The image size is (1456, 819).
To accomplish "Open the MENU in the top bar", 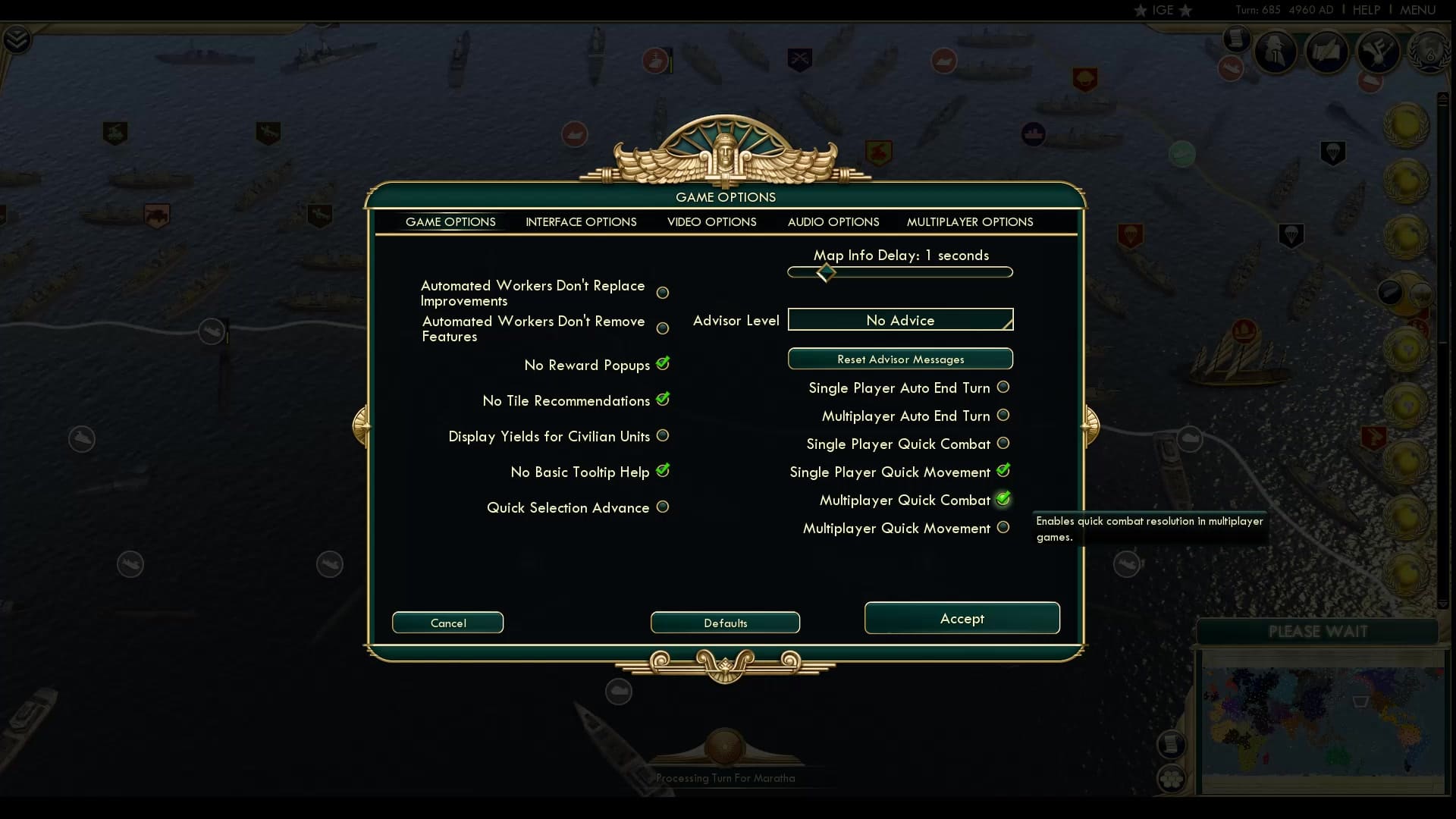I will (1417, 11).
